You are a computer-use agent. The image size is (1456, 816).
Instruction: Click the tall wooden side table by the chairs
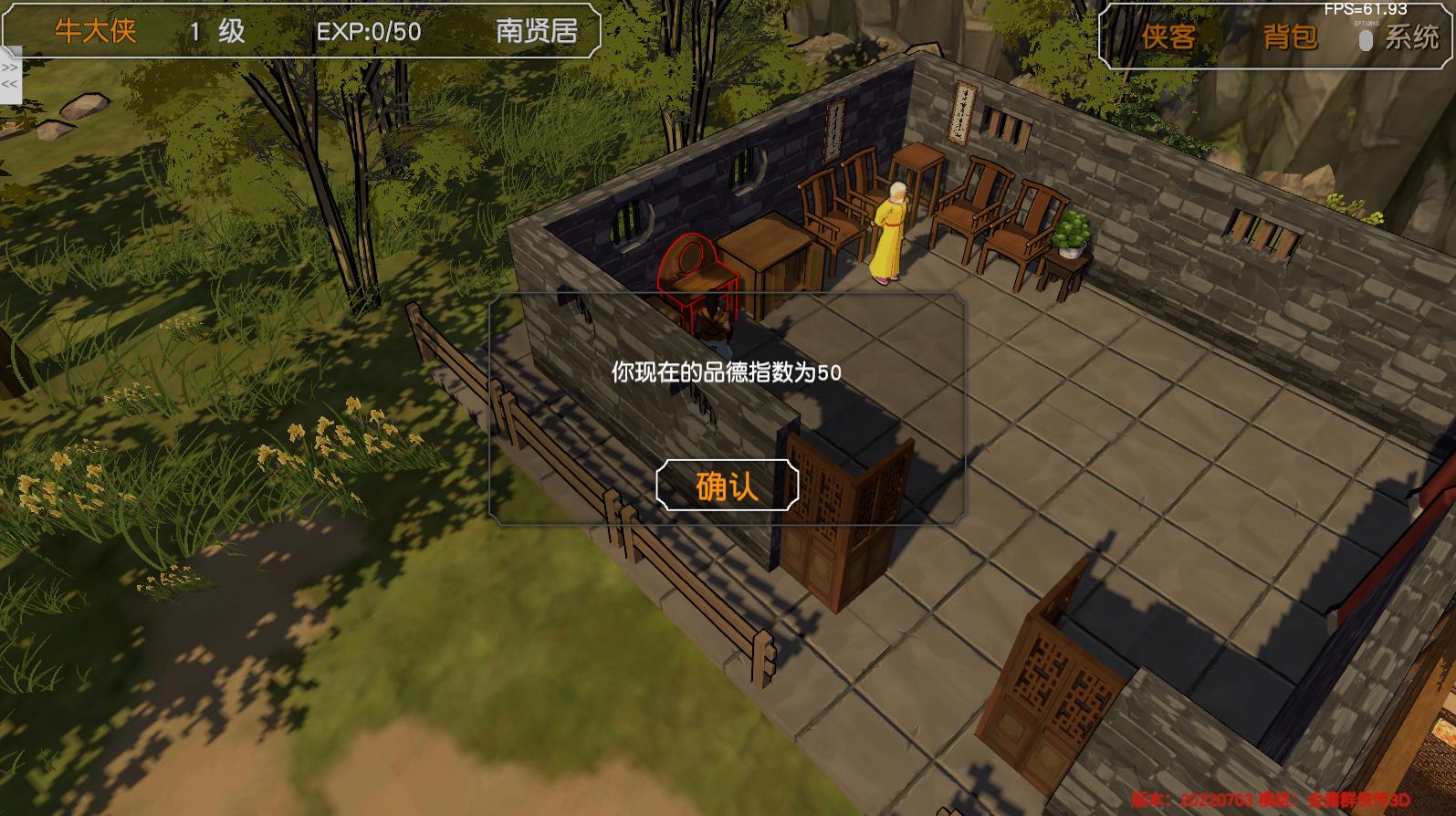(x=917, y=178)
